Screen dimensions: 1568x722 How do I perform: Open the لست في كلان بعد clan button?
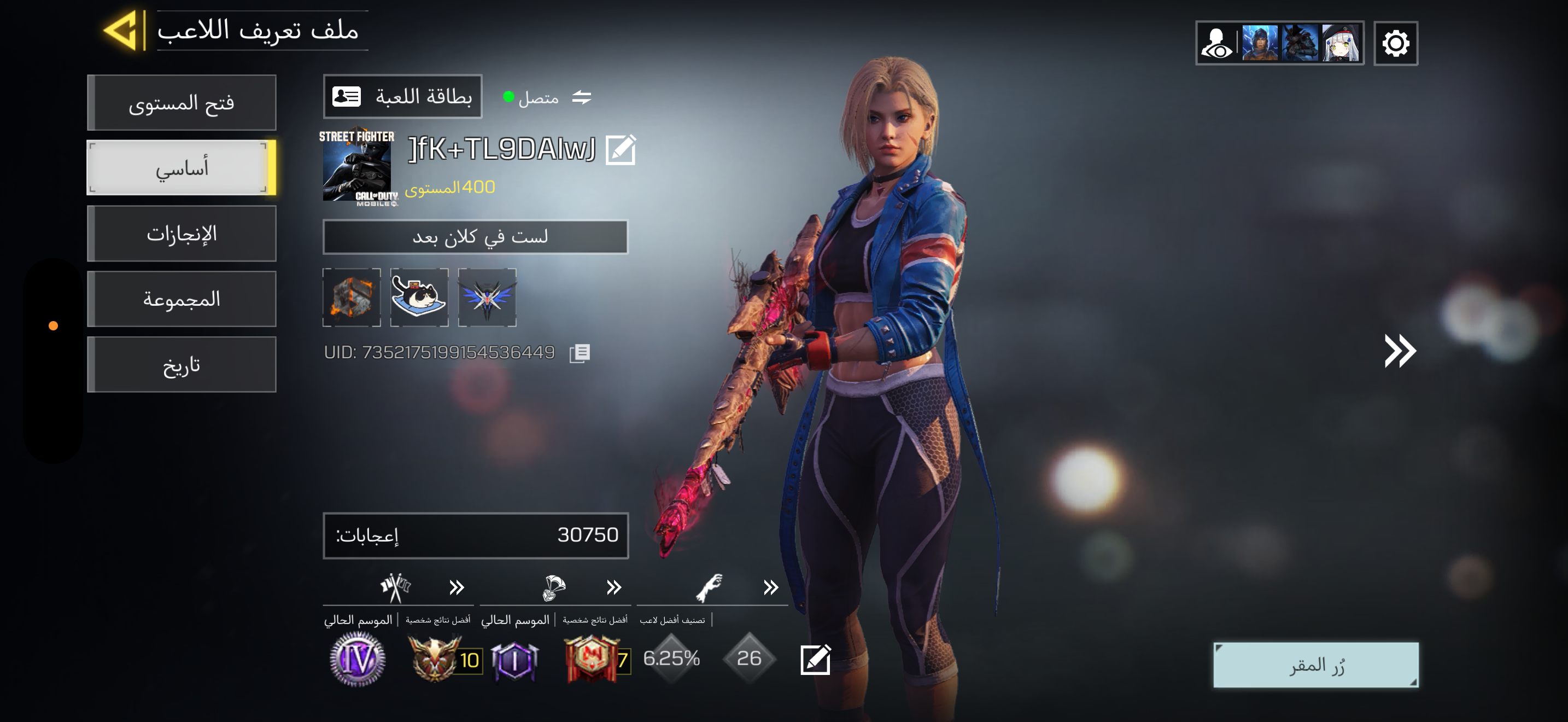click(475, 237)
